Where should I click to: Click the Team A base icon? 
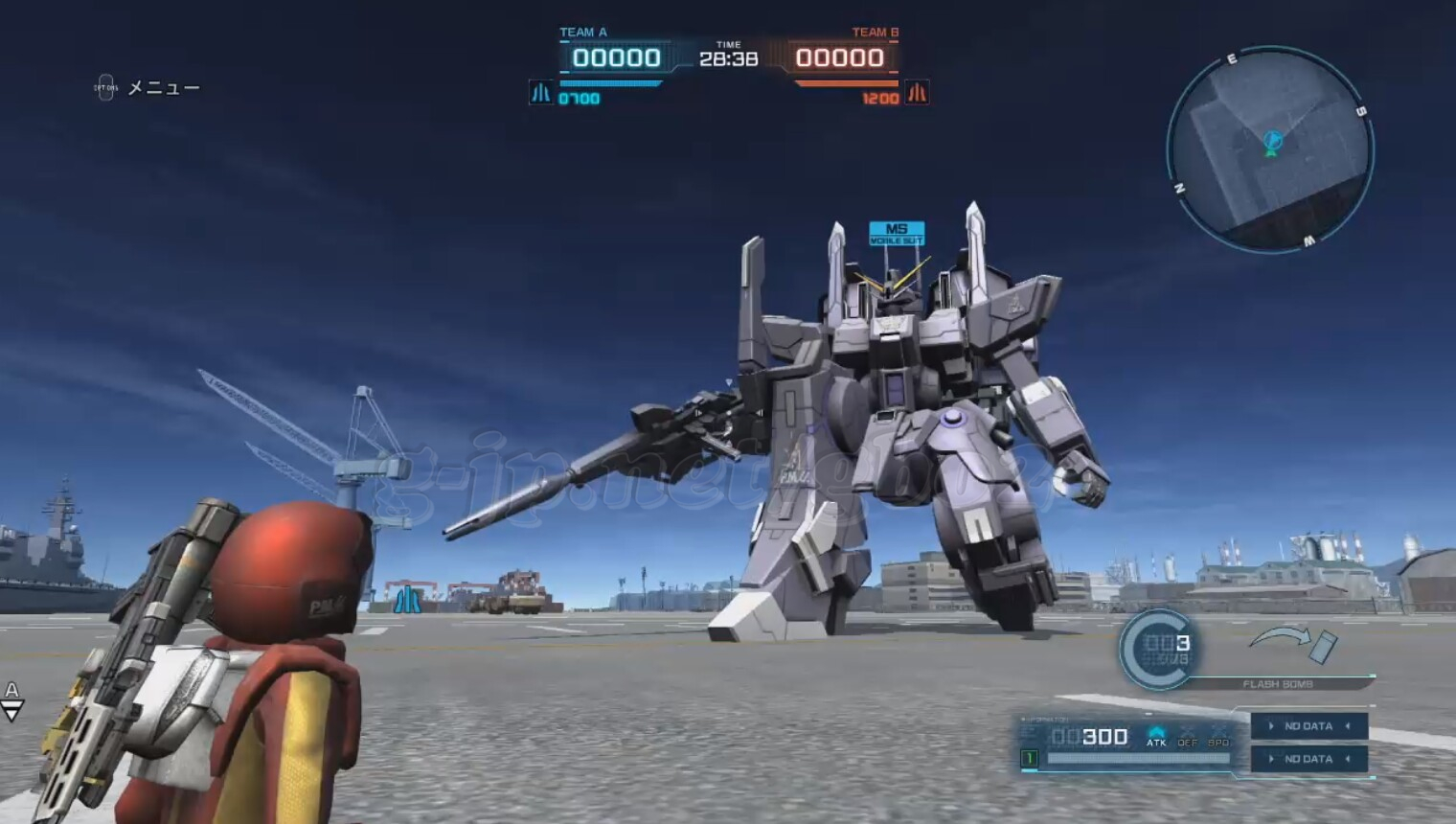tap(541, 93)
